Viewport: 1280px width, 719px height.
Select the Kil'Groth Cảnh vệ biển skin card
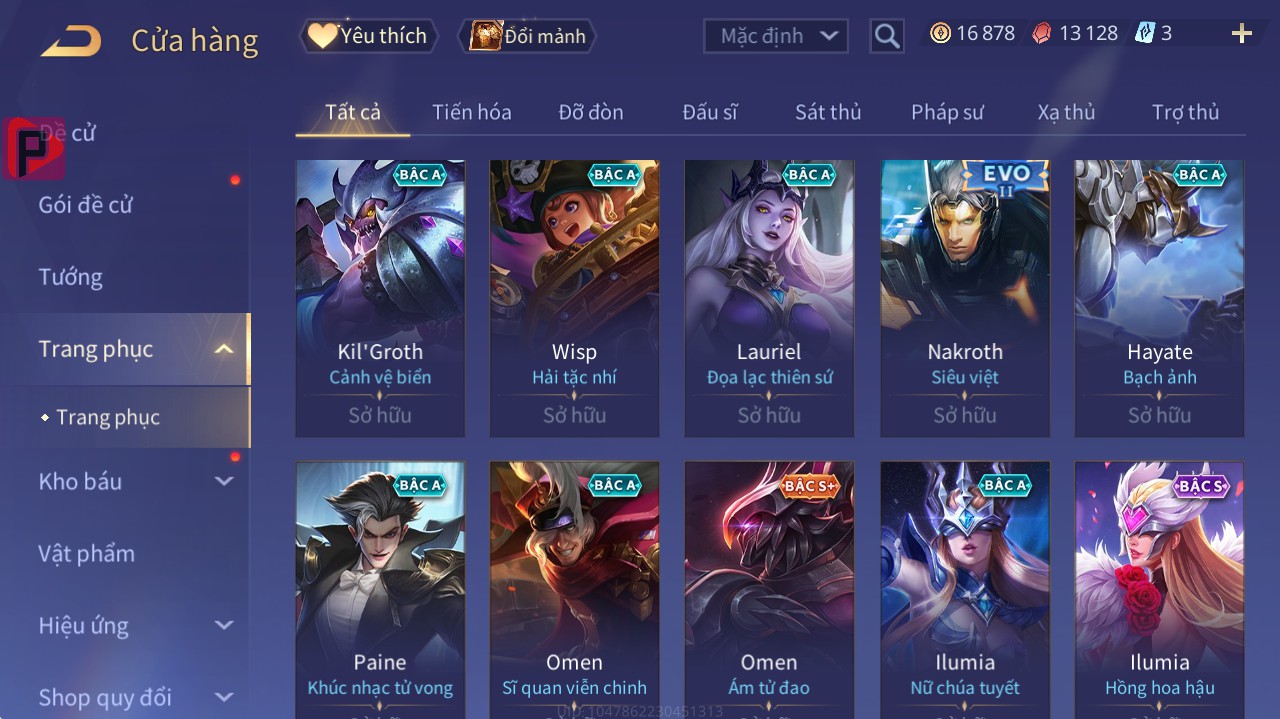(x=380, y=297)
